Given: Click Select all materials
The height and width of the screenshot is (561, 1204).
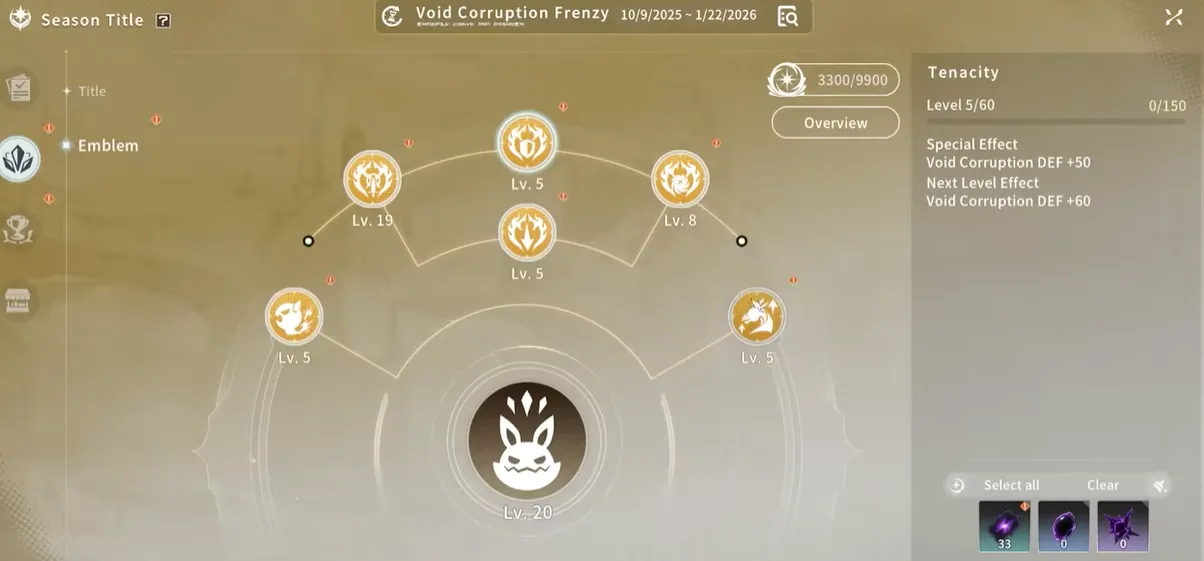Looking at the screenshot, I should click(x=1011, y=485).
